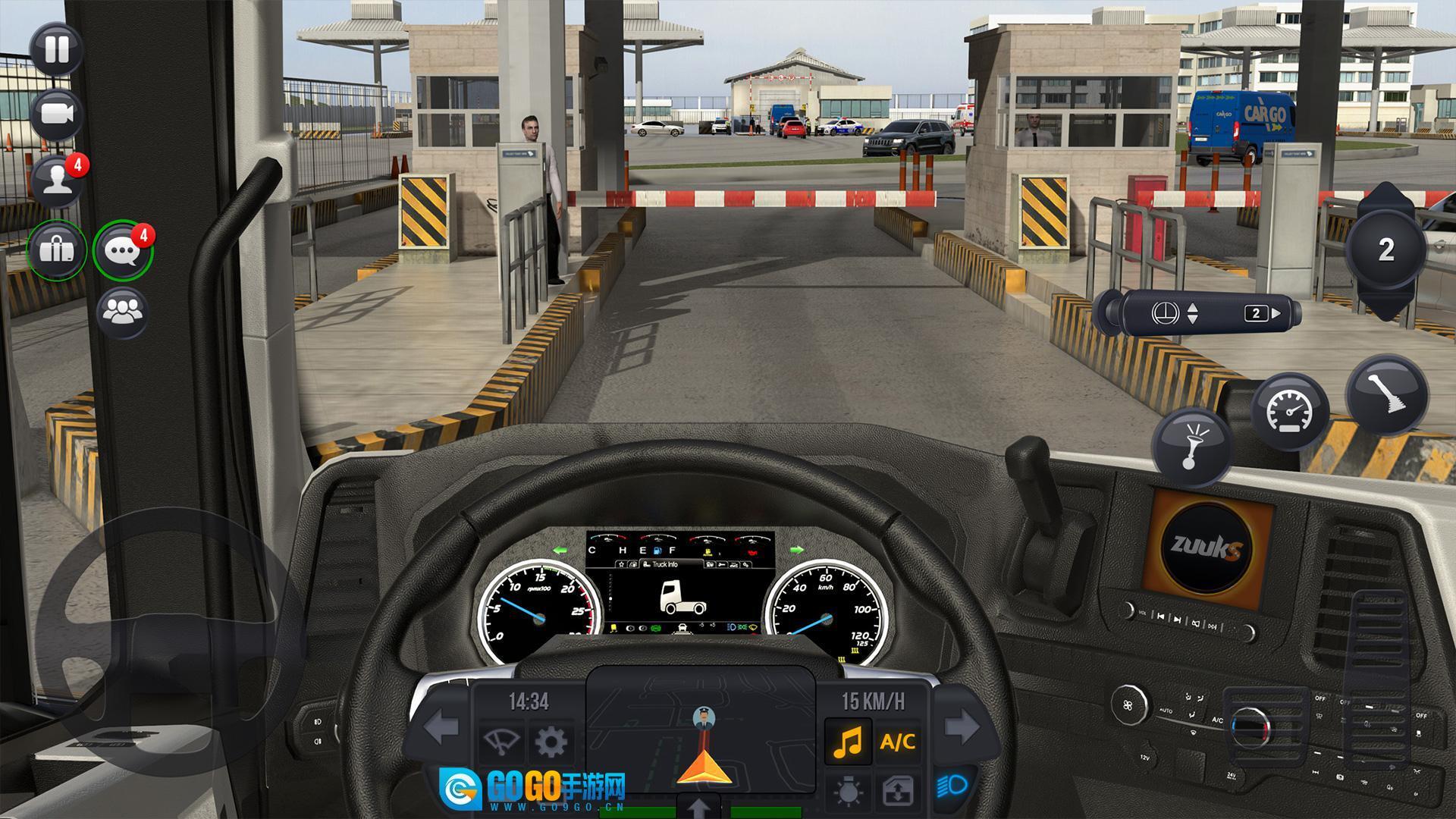Toggle the blue headlights button
Viewport: 1456px width, 819px height.
[951, 786]
